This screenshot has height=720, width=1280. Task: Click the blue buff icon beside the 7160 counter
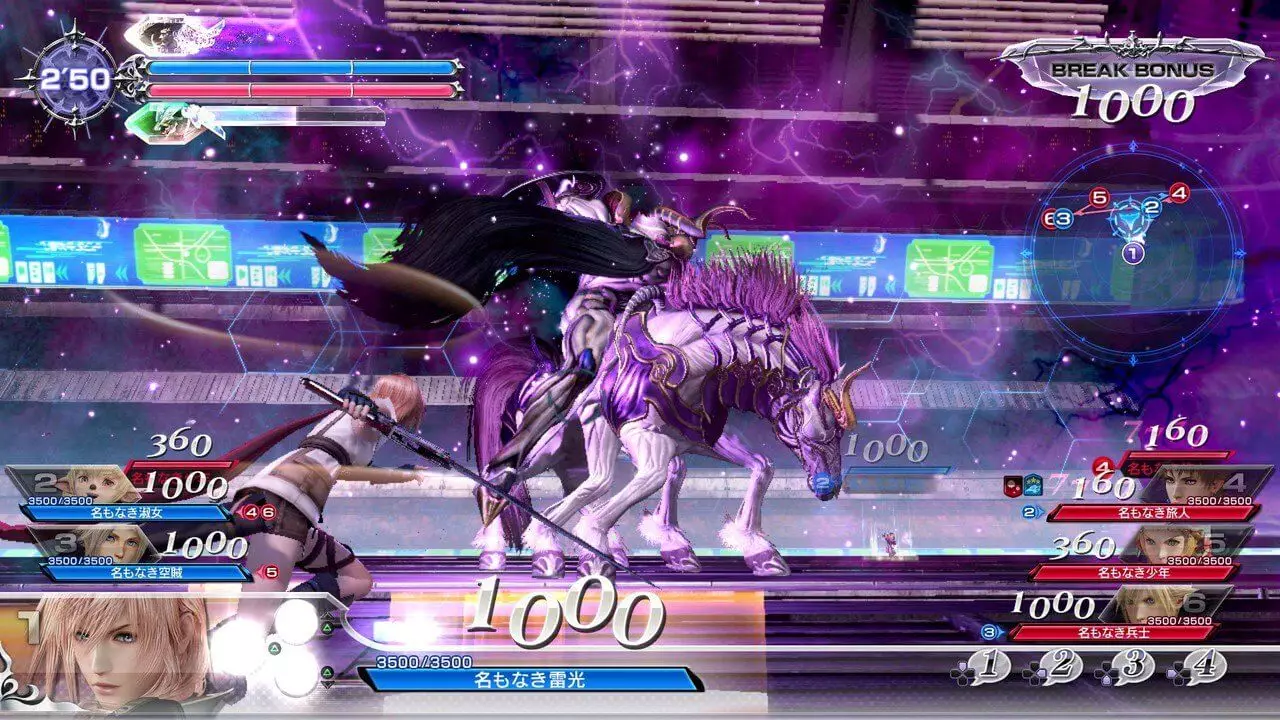point(1032,486)
